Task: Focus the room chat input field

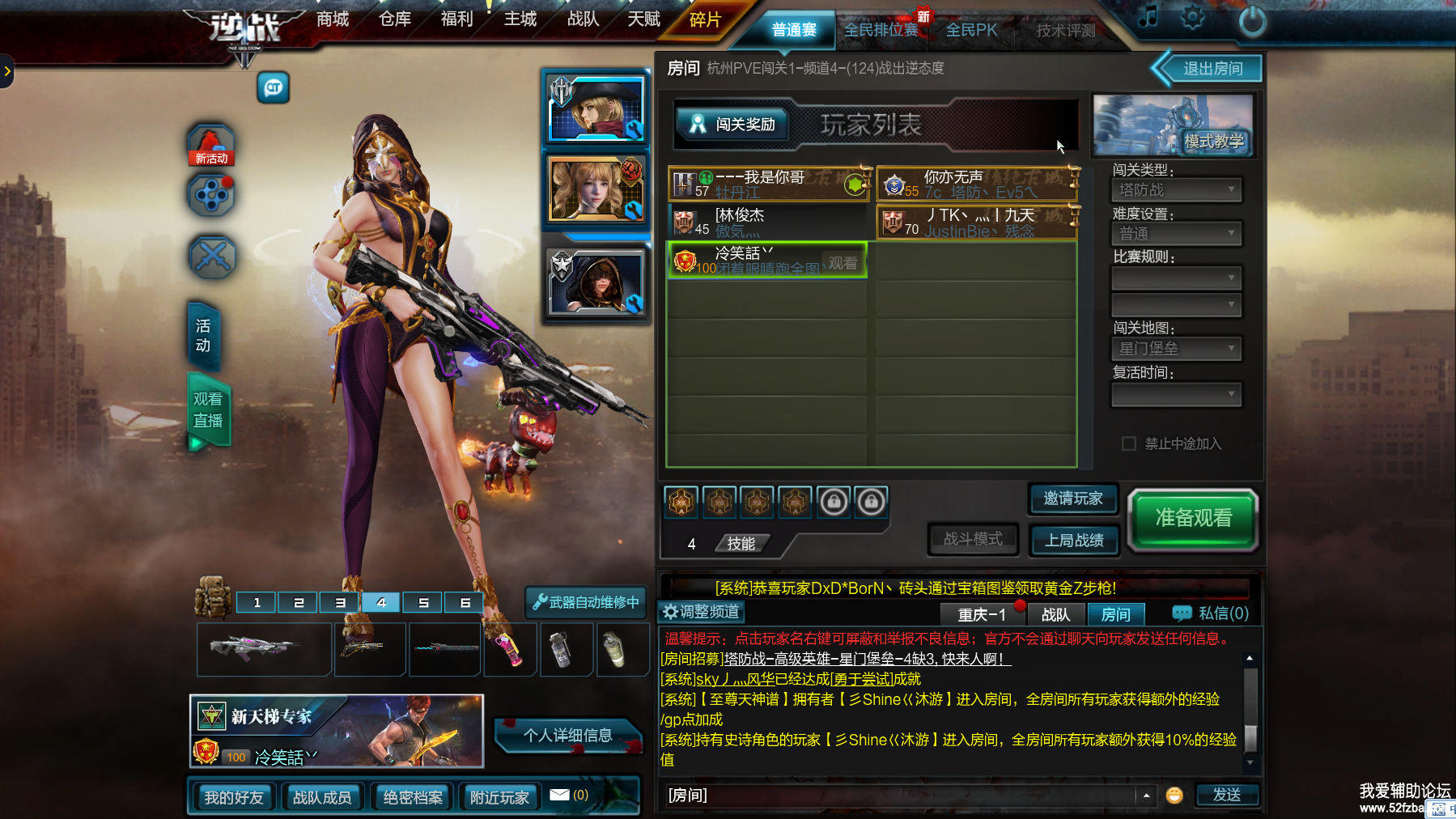Action: tap(898, 796)
